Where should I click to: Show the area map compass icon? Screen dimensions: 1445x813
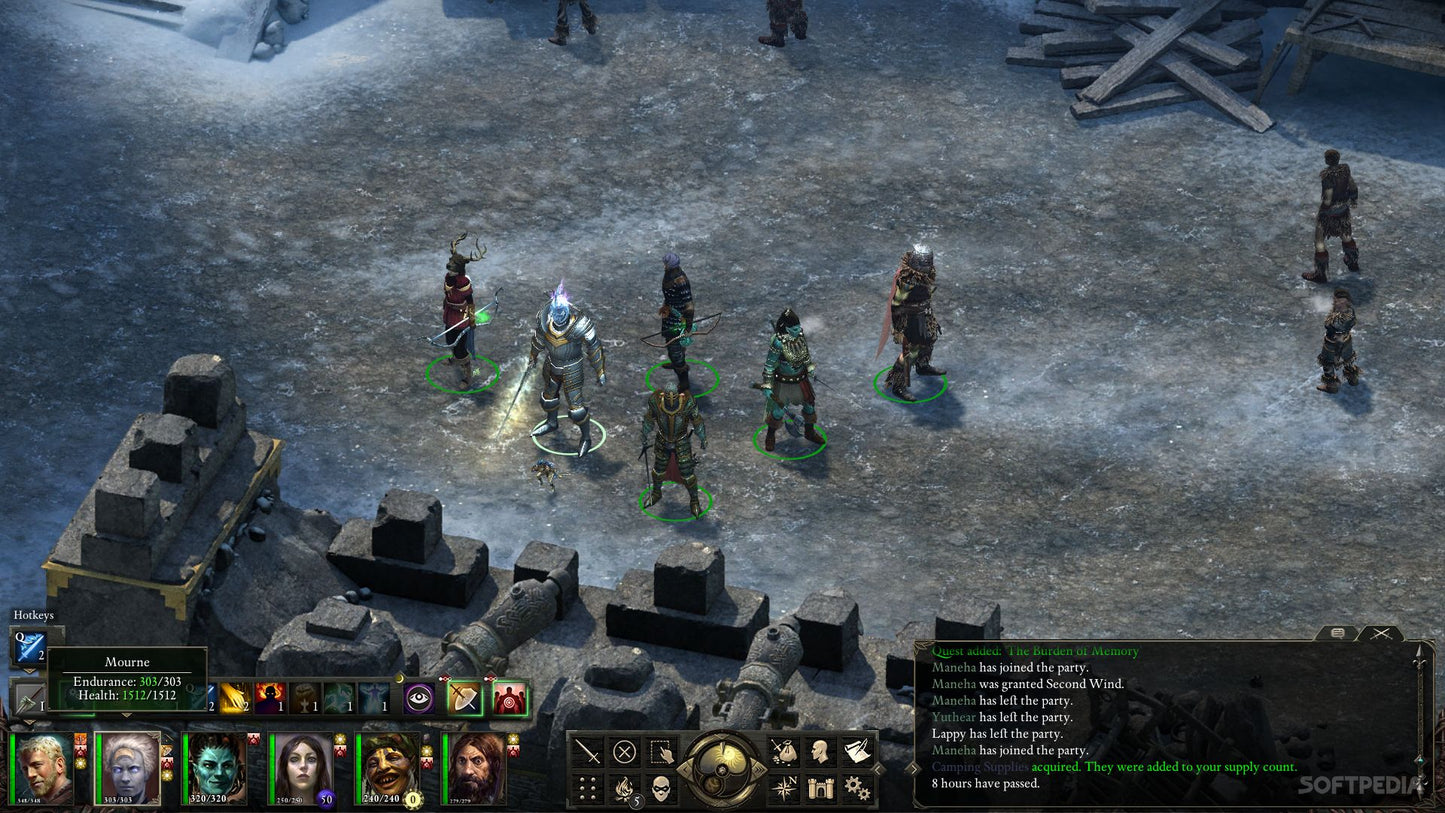click(x=784, y=788)
